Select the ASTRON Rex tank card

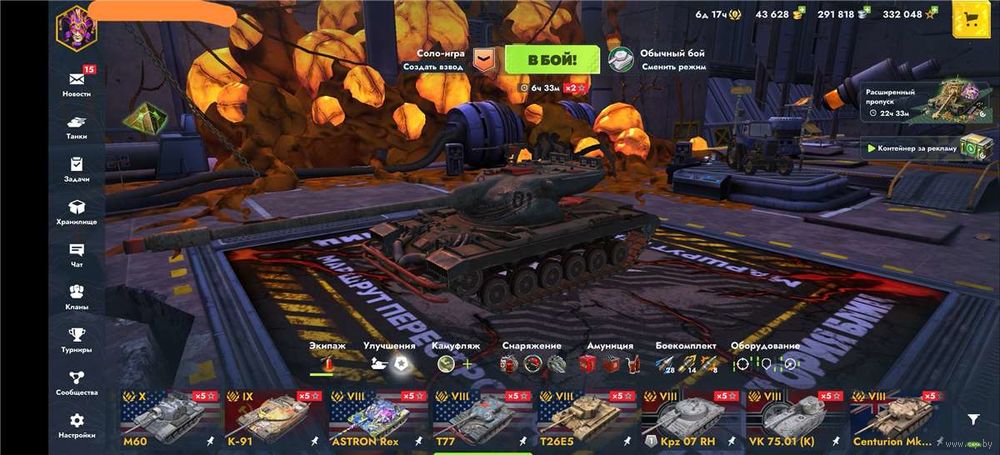pos(376,418)
